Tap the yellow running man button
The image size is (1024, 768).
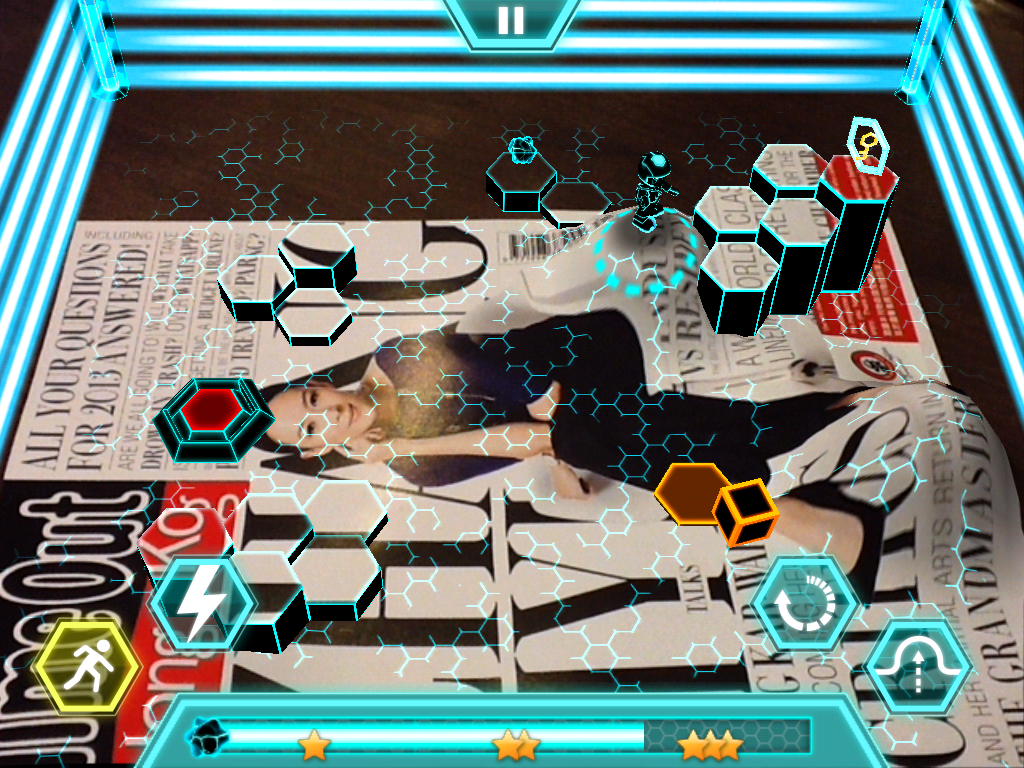[87, 668]
